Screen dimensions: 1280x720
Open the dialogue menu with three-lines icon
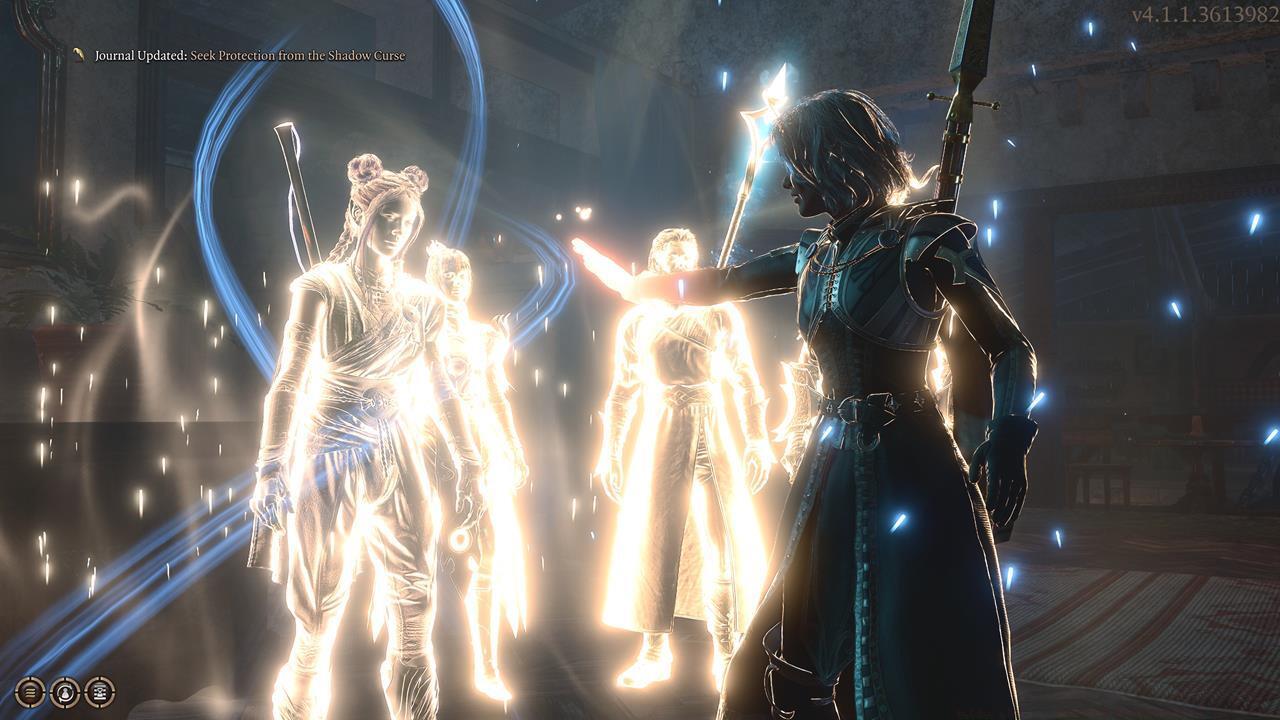[x=30, y=691]
